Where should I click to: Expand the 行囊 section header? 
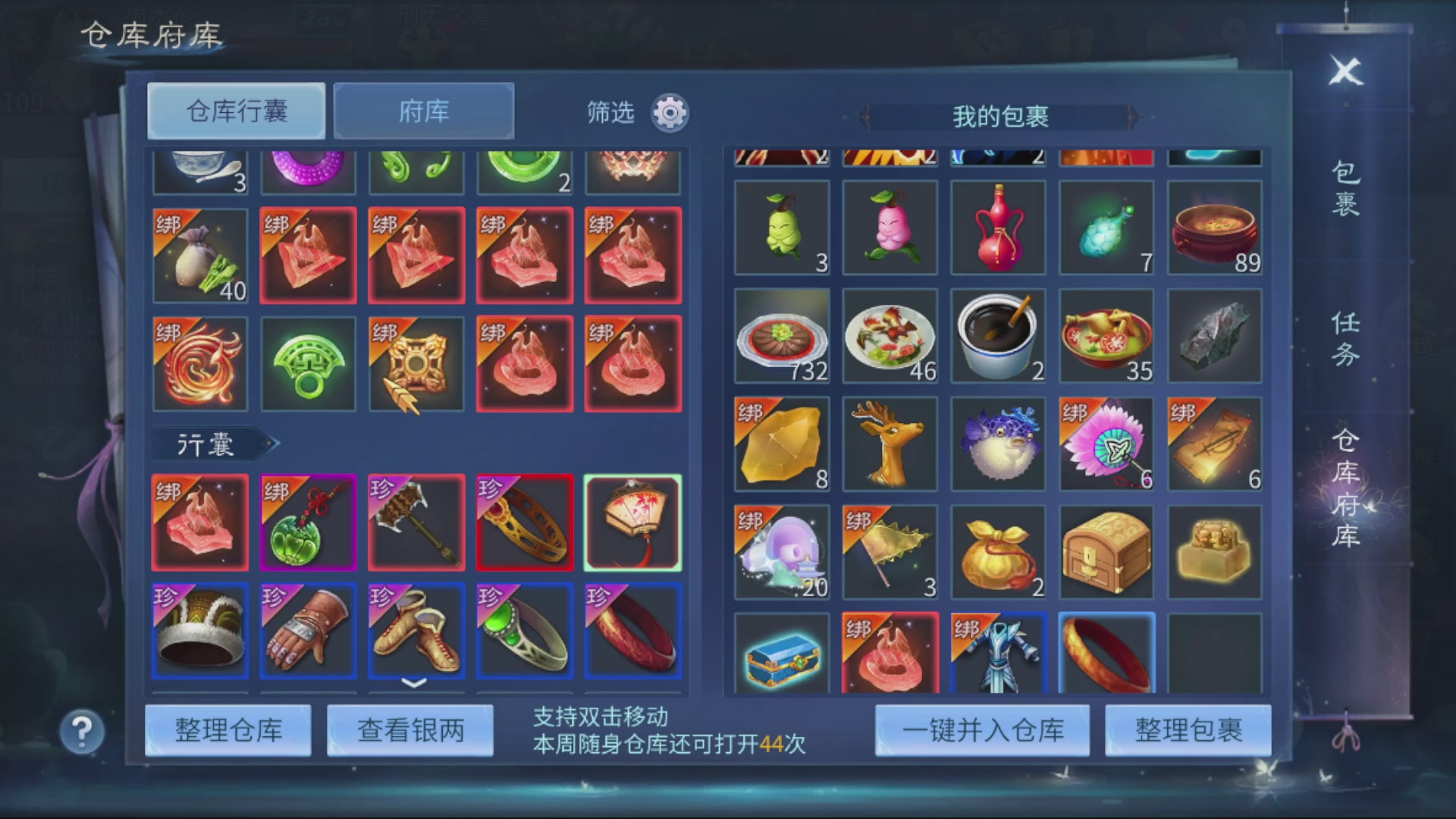pyautogui.click(x=210, y=444)
